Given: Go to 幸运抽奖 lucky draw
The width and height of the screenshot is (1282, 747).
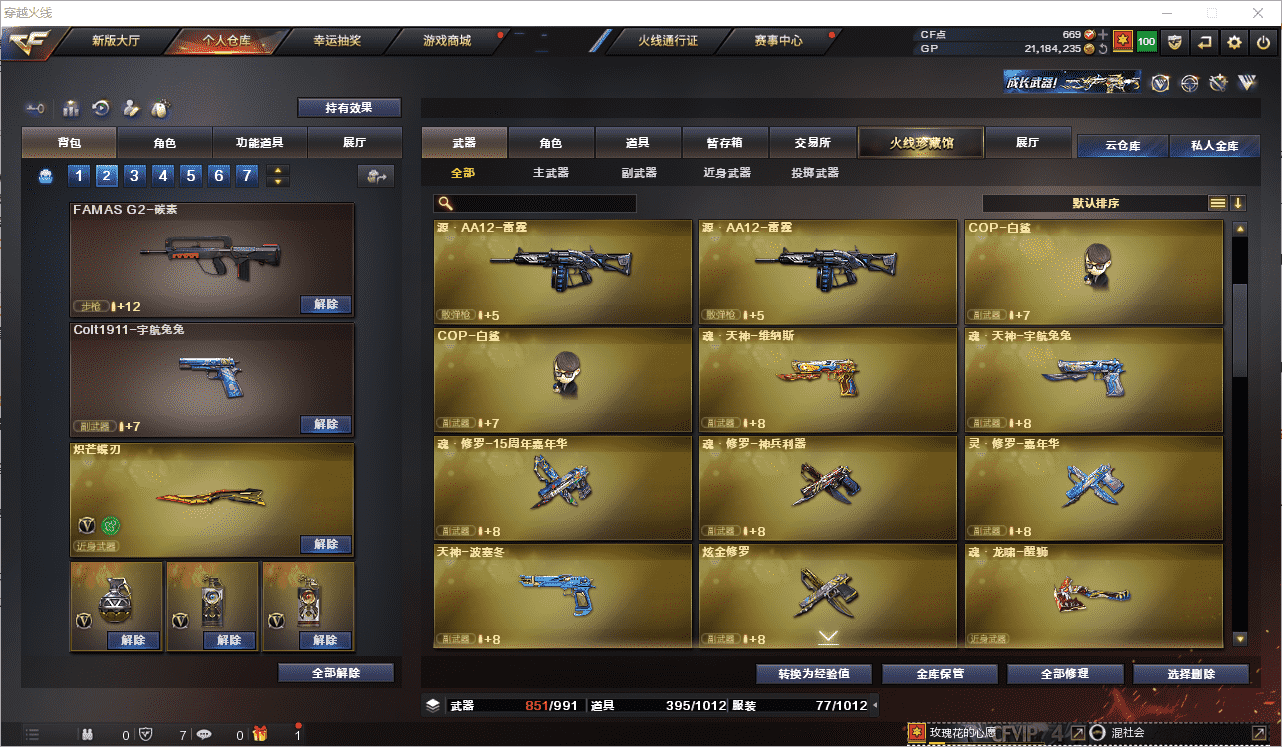Looking at the screenshot, I should pyautogui.click(x=337, y=41).
